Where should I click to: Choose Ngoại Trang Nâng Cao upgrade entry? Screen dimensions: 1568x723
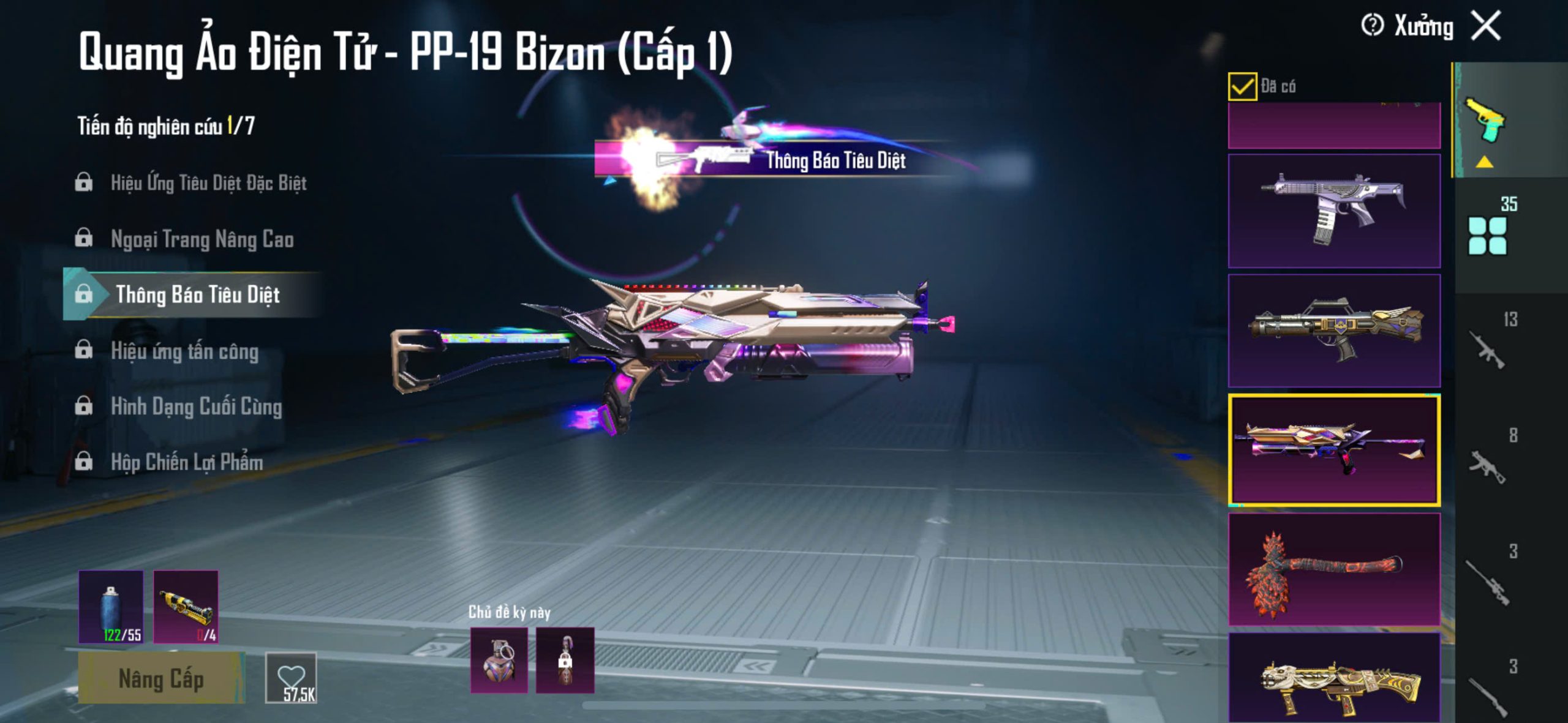(x=202, y=239)
